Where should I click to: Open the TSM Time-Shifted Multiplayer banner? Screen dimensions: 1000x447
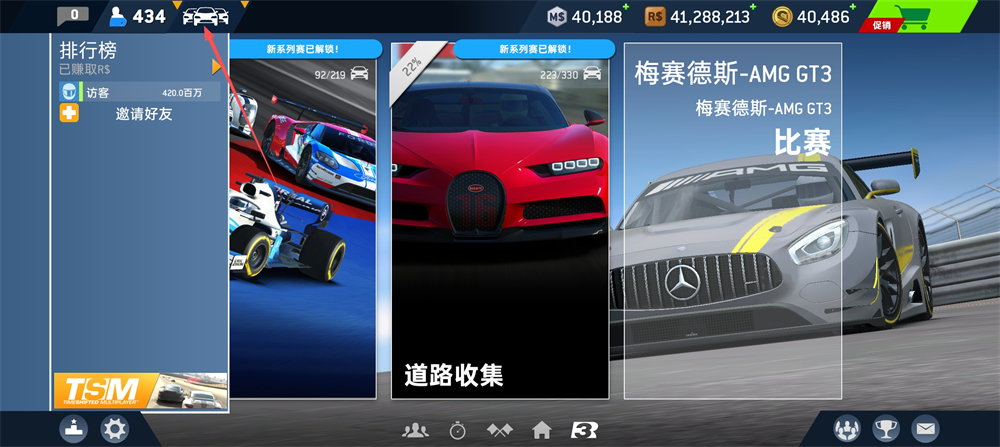(140, 391)
